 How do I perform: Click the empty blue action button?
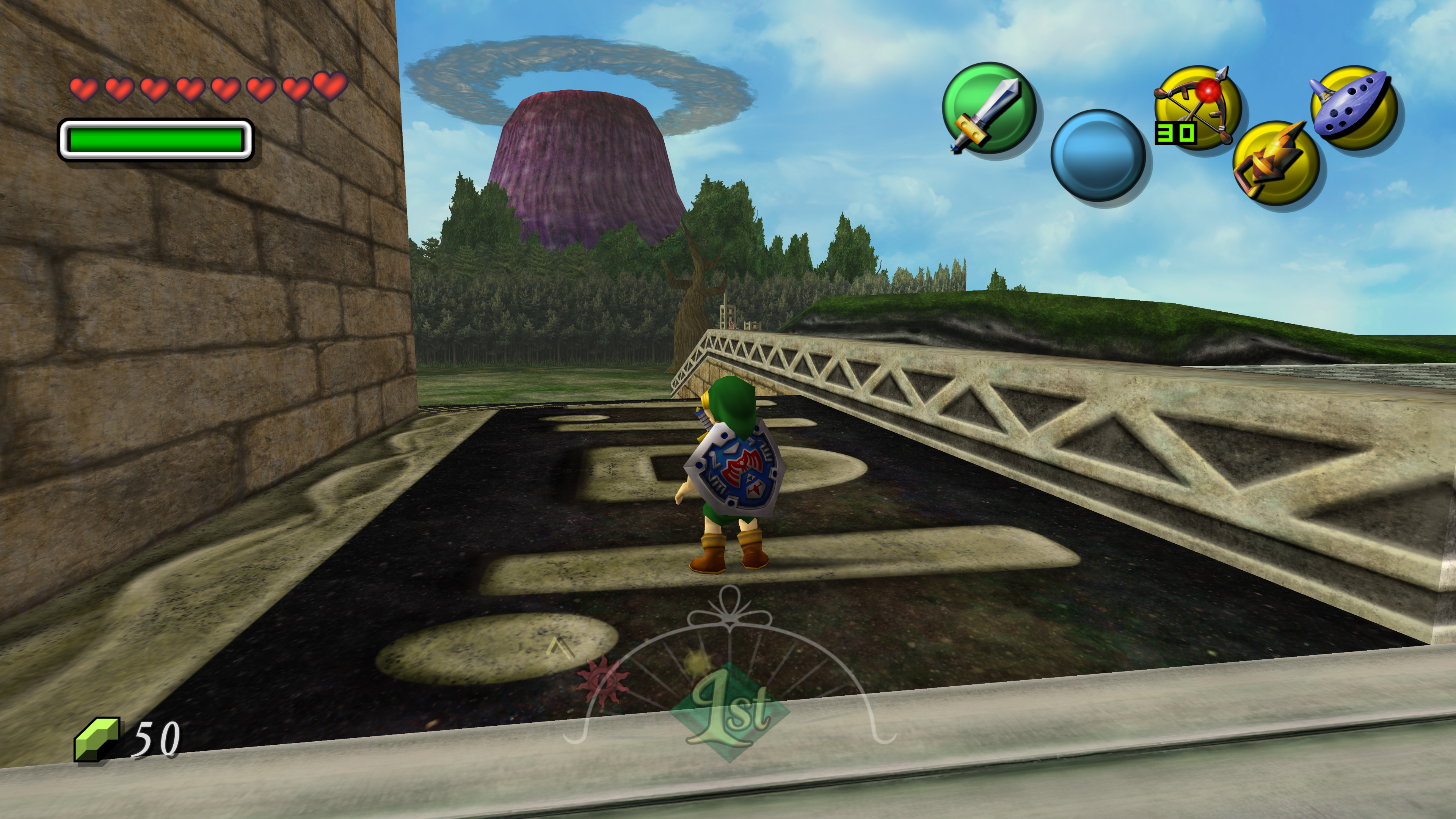(x=1098, y=155)
